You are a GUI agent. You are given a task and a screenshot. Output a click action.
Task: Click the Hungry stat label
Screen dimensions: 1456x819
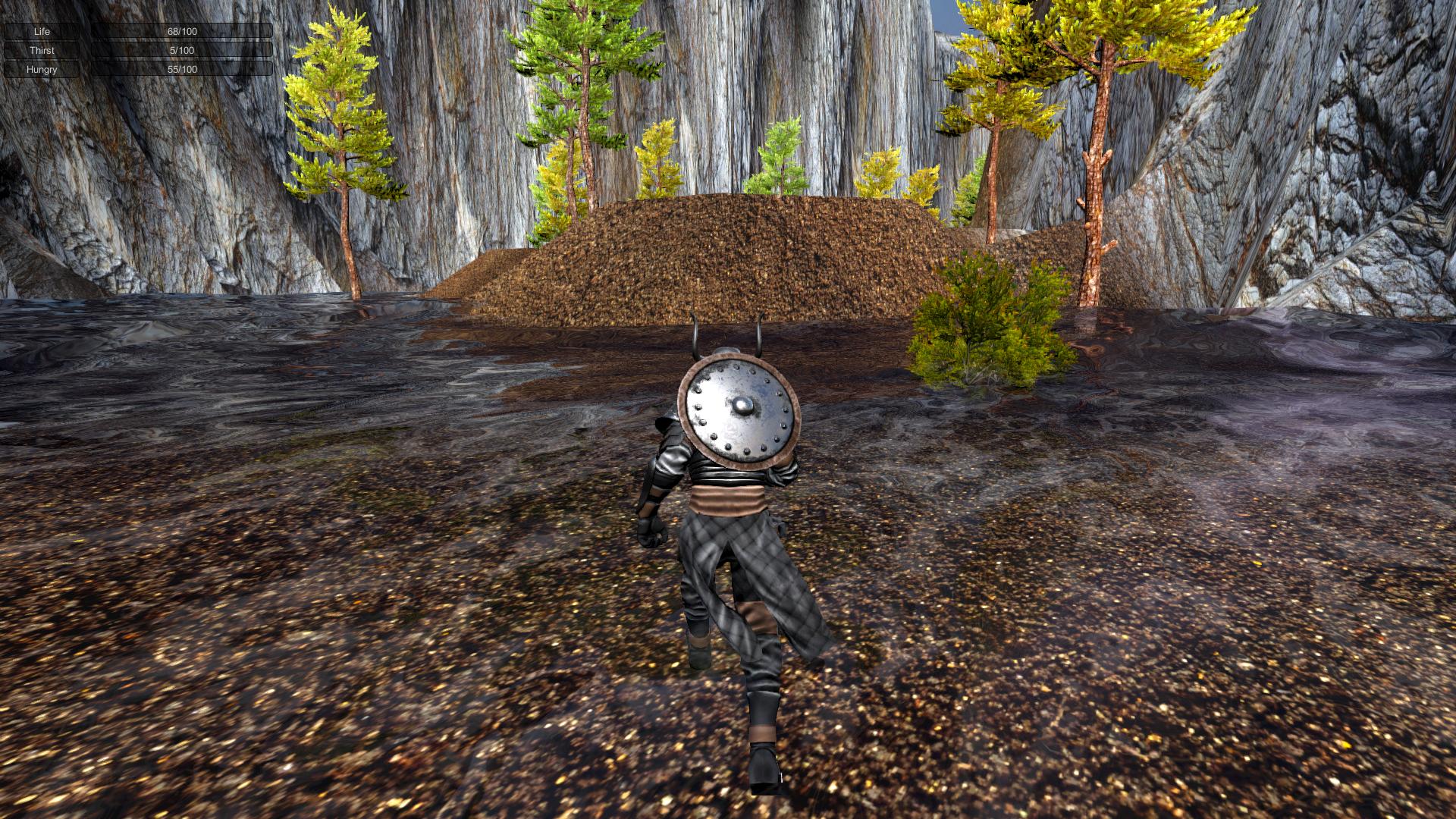click(42, 69)
